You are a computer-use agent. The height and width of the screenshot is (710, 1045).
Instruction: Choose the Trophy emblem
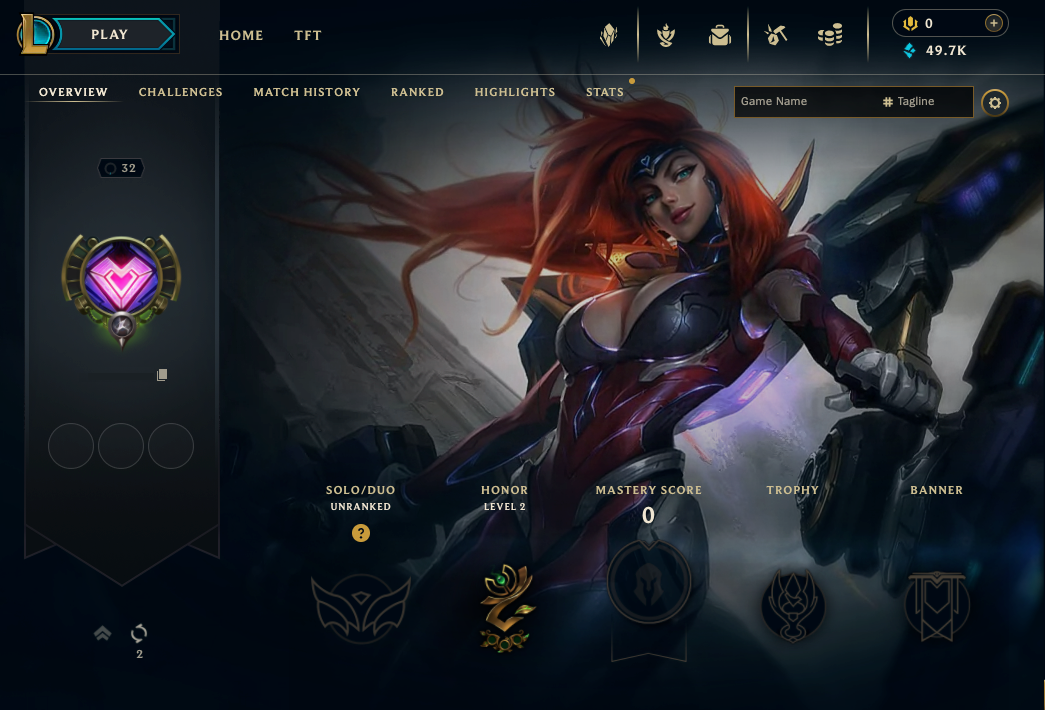pos(793,606)
